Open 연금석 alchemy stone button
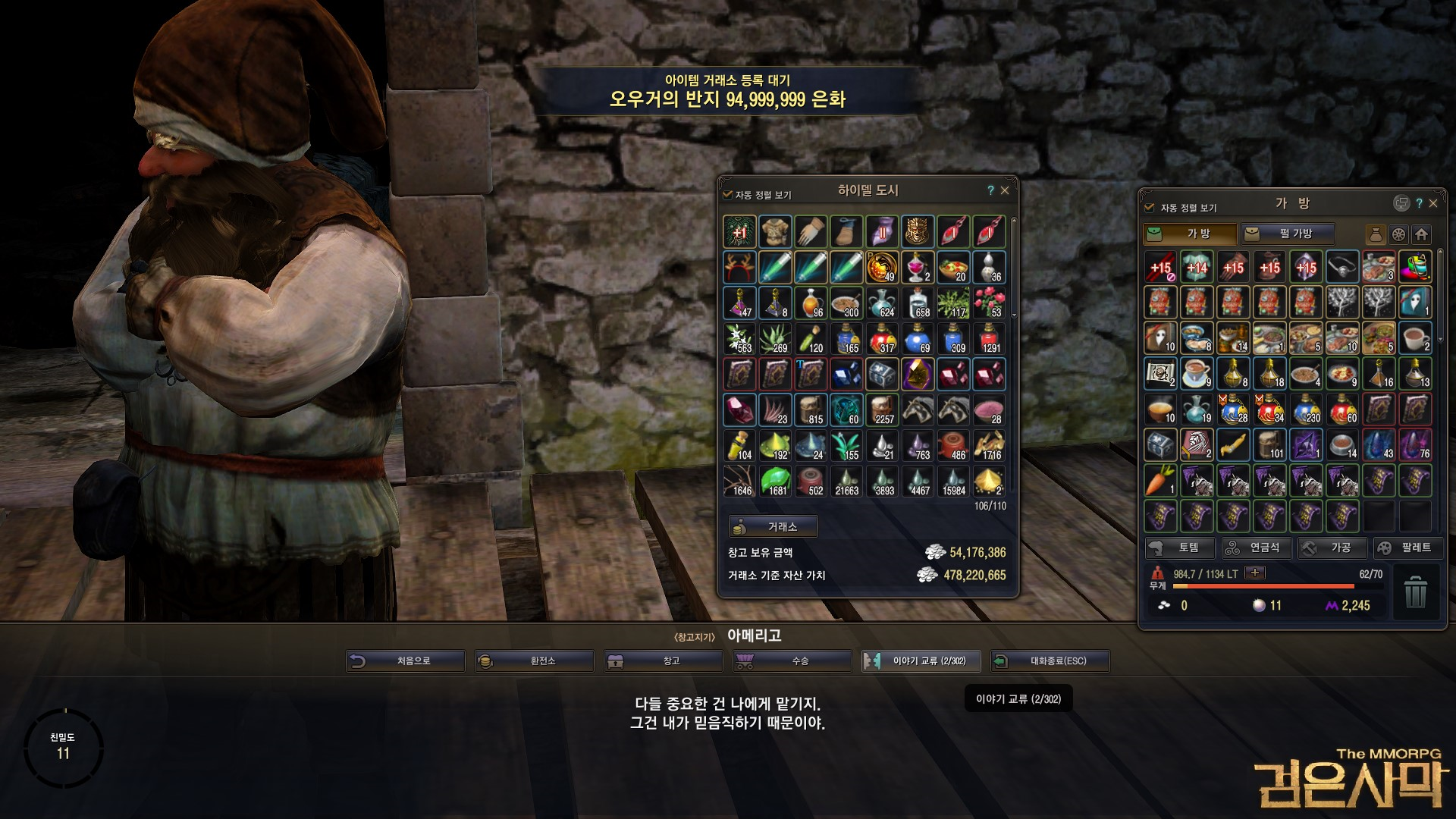This screenshot has height=819, width=1456. pos(1256,548)
